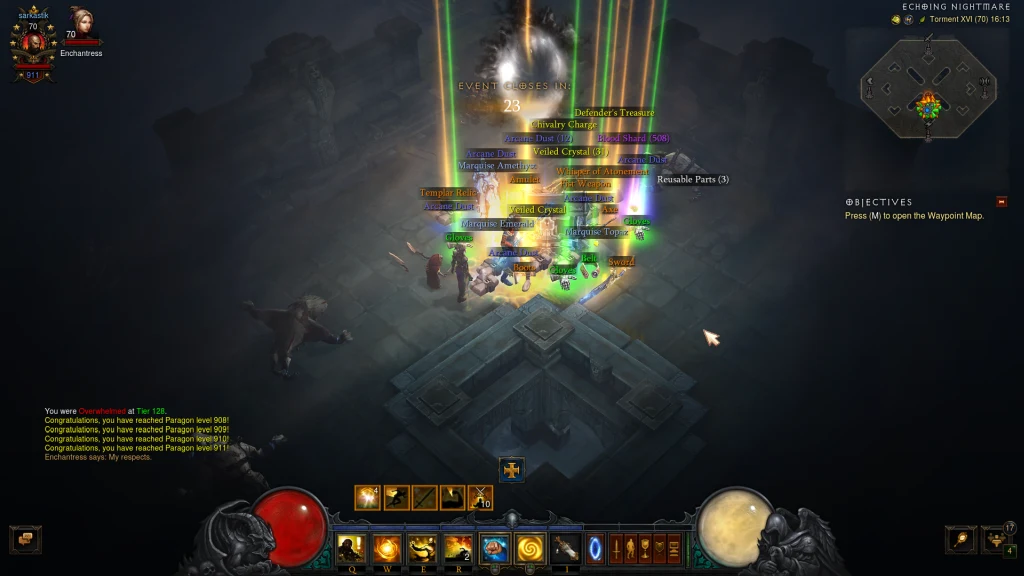Open the chat bubble button

tap(25, 540)
